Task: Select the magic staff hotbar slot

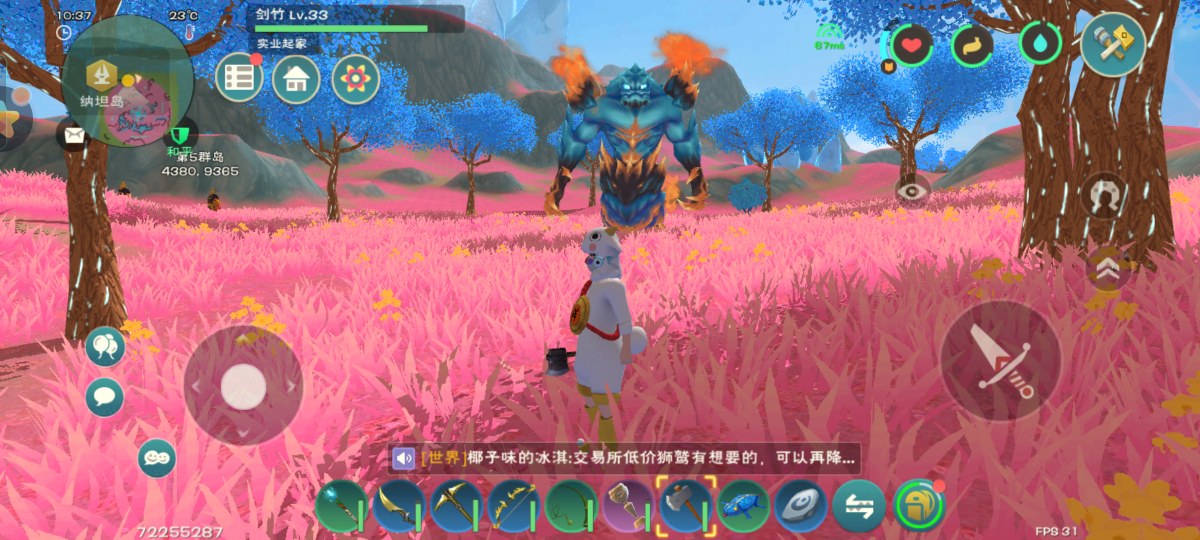Action: (x=340, y=505)
